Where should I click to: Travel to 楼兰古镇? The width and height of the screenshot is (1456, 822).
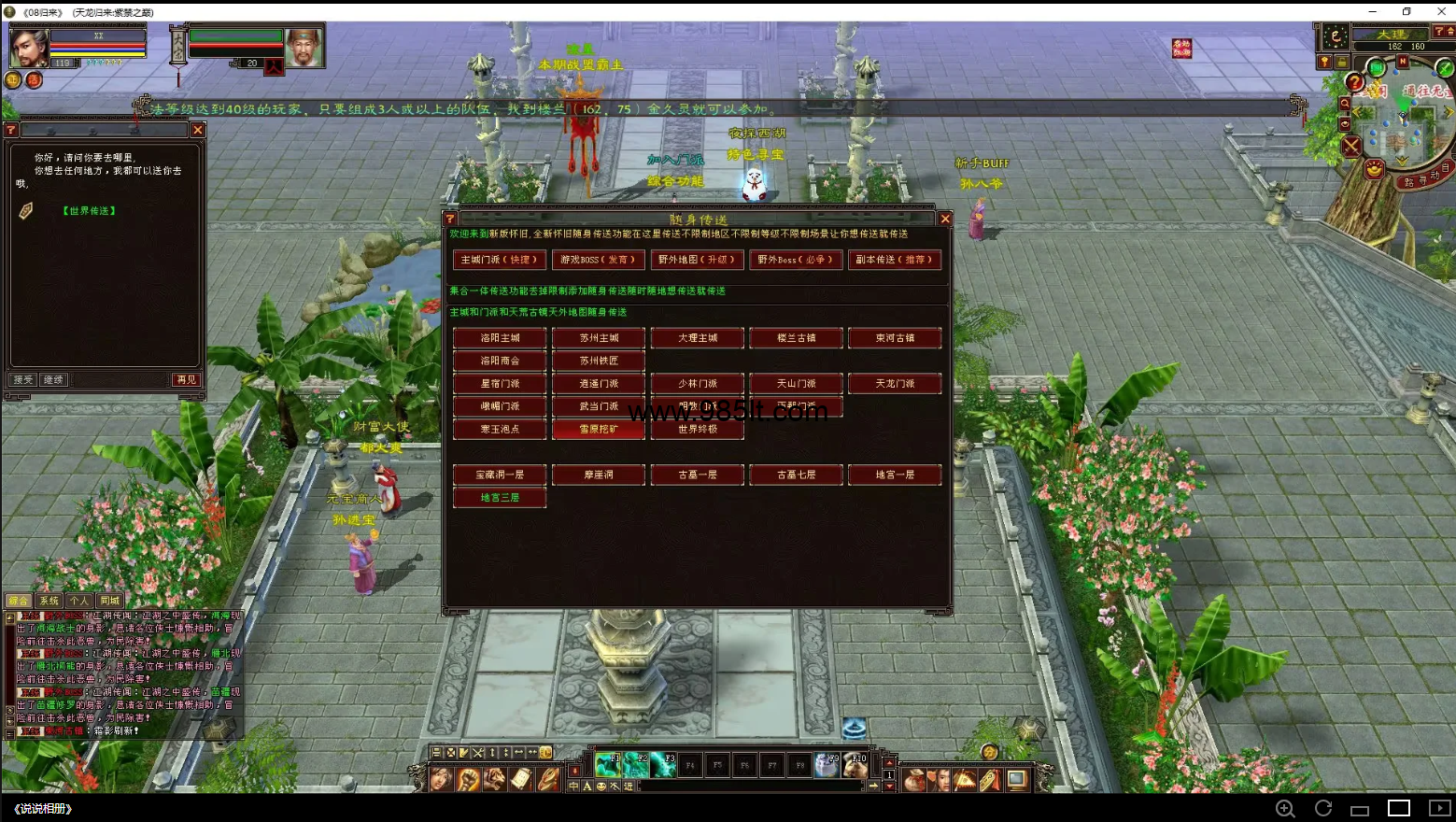click(796, 338)
